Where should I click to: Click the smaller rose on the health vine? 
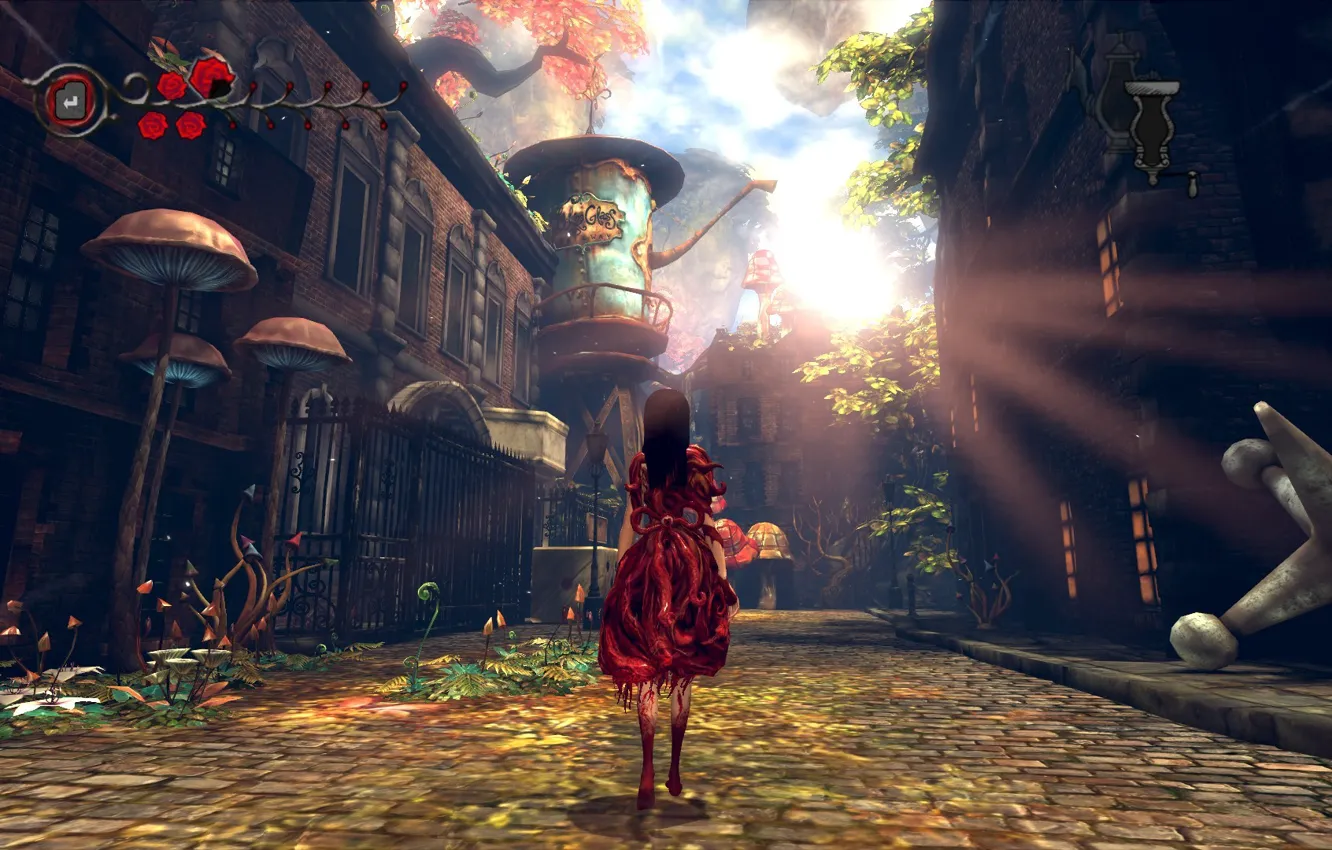point(172,87)
